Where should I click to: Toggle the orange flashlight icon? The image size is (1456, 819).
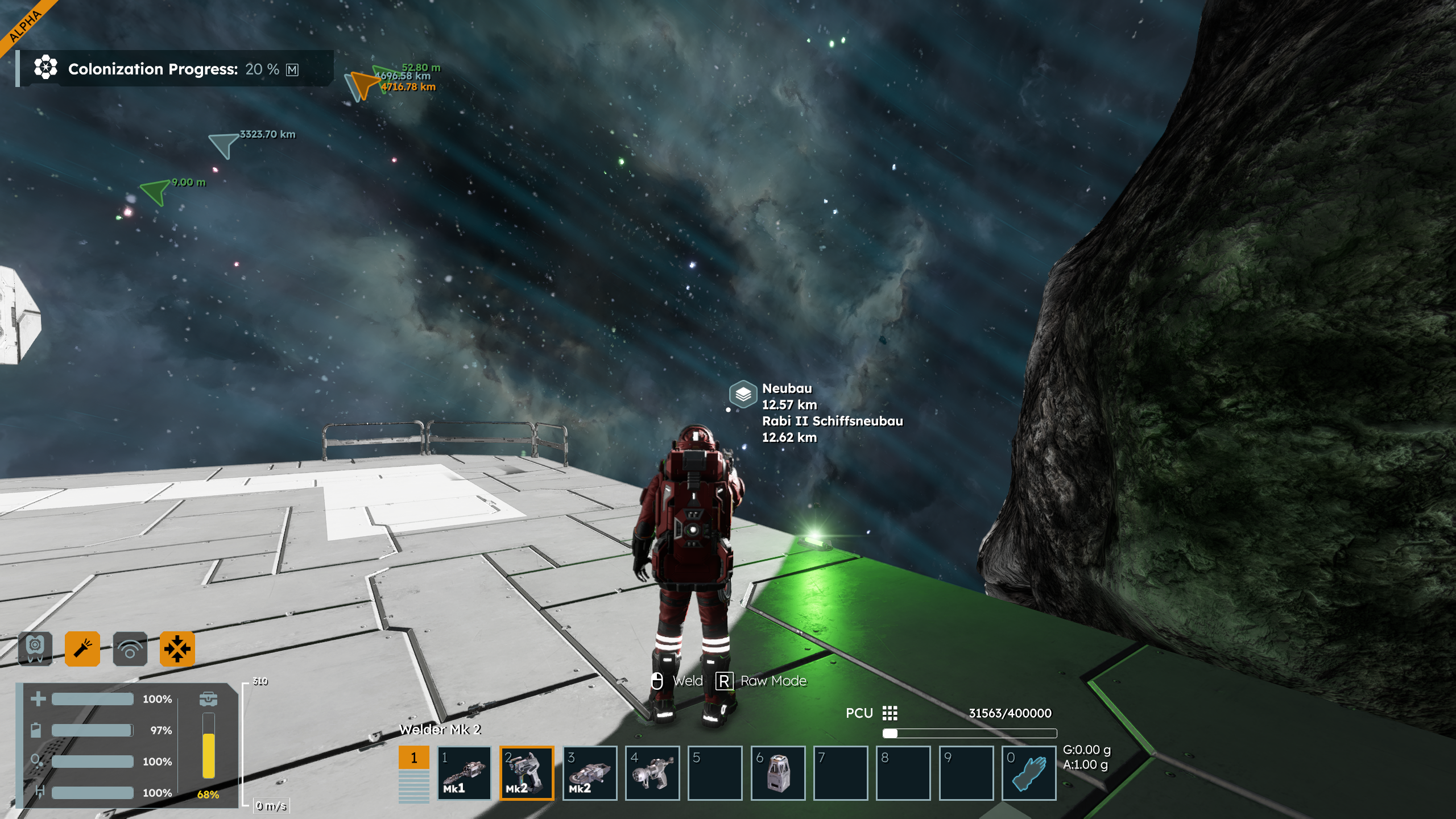82,648
